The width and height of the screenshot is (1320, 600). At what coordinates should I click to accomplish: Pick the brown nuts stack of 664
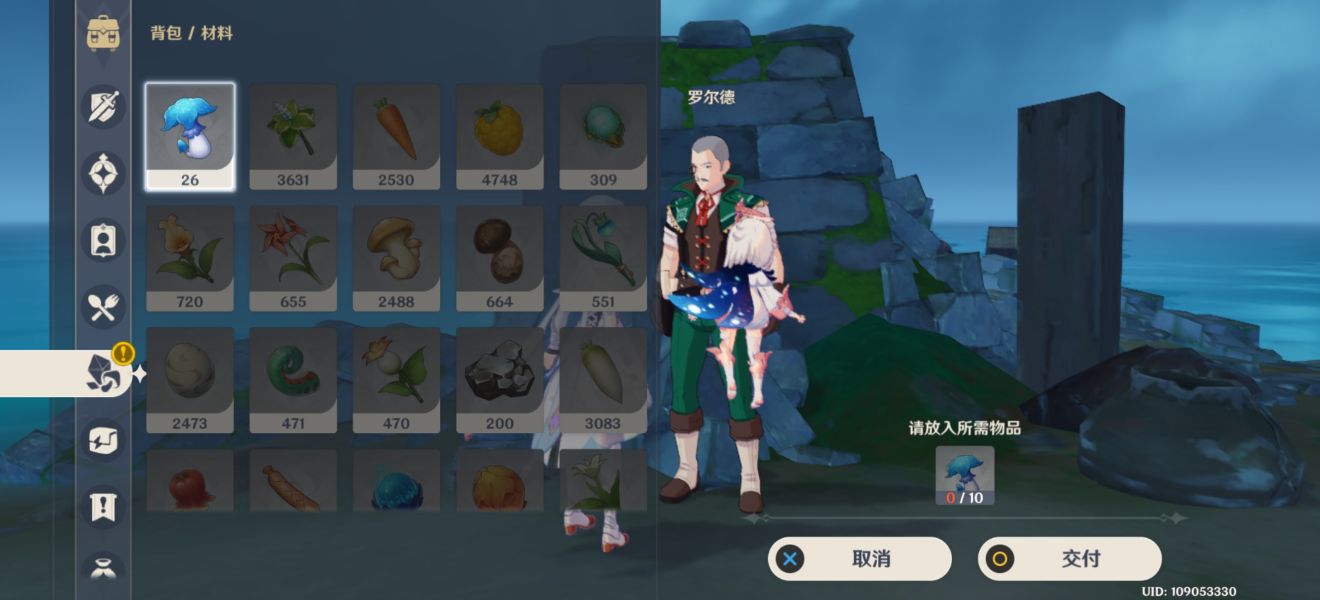499,257
